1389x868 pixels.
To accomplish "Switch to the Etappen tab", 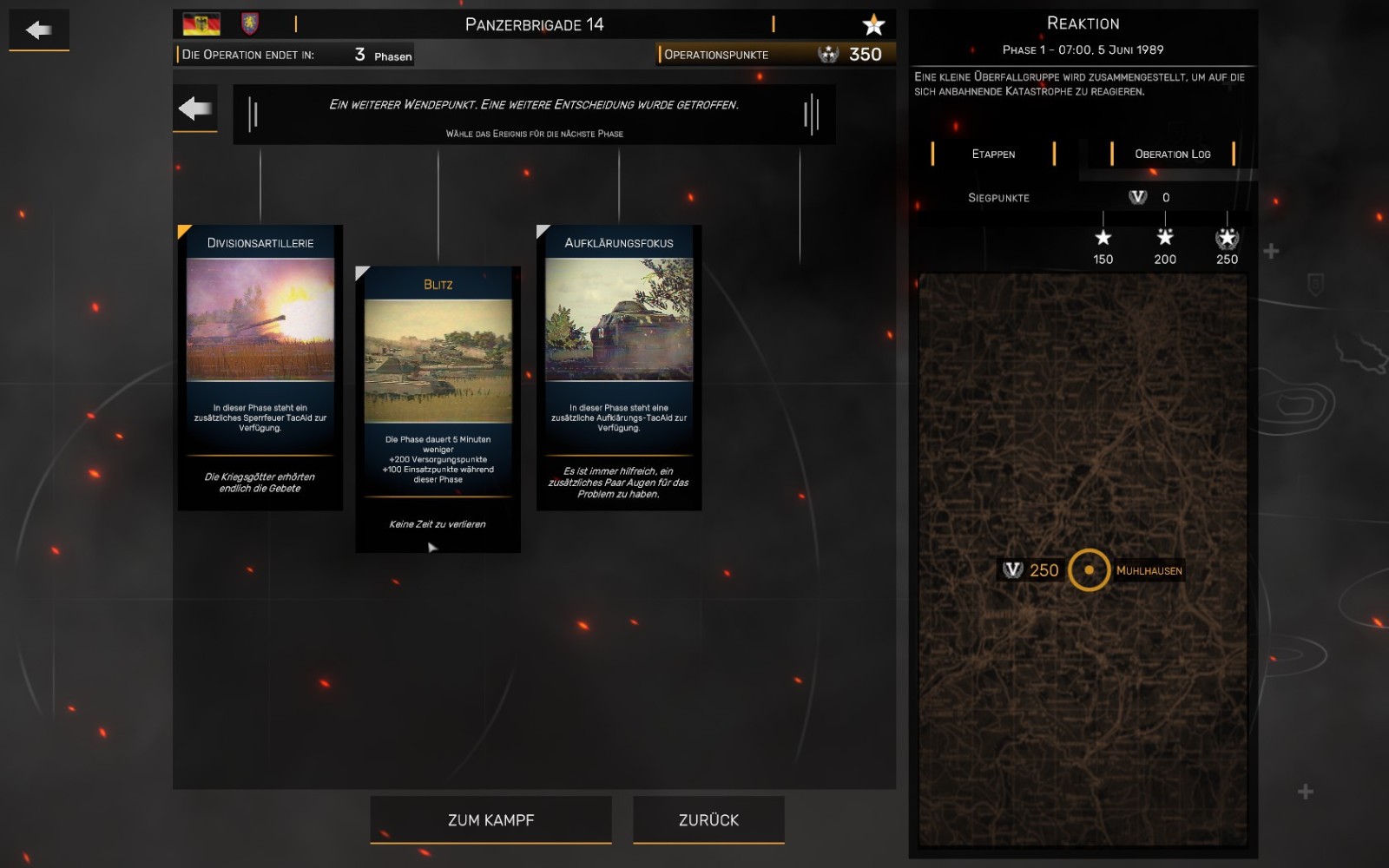I will point(993,154).
